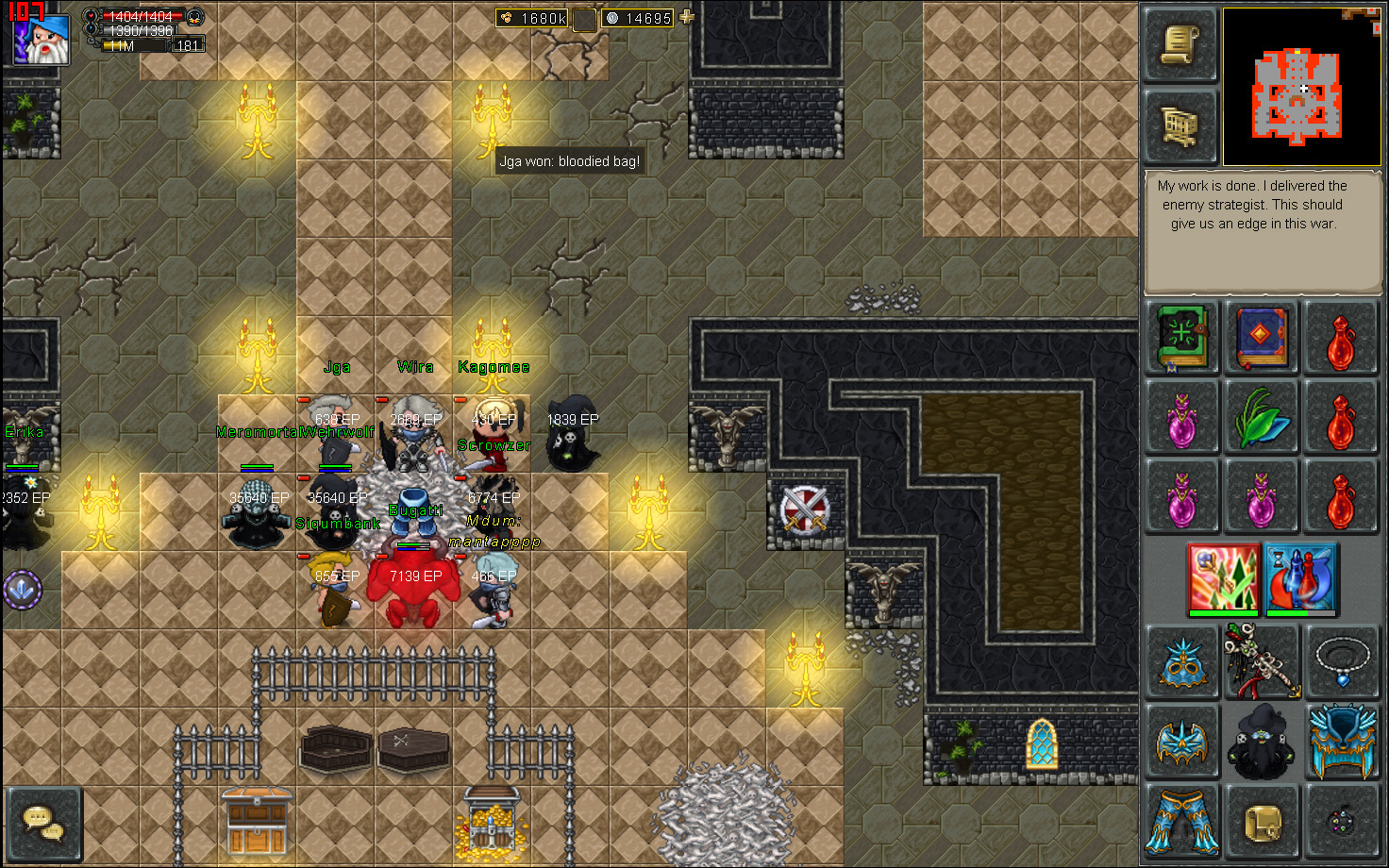Screen dimensions: 1389x868
Task: Click the gold plus button to add currency
Action: (686, 17)
